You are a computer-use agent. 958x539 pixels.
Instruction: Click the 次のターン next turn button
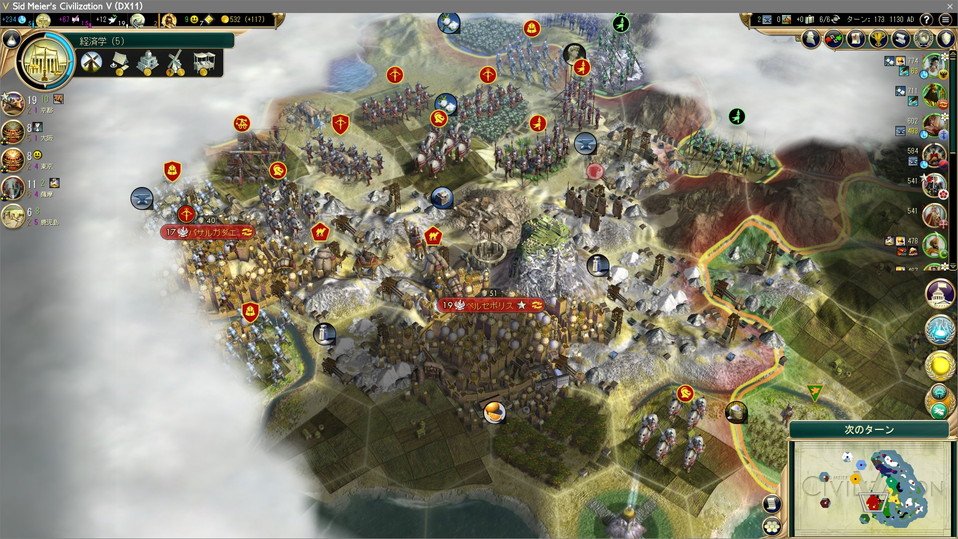(869, 429)
